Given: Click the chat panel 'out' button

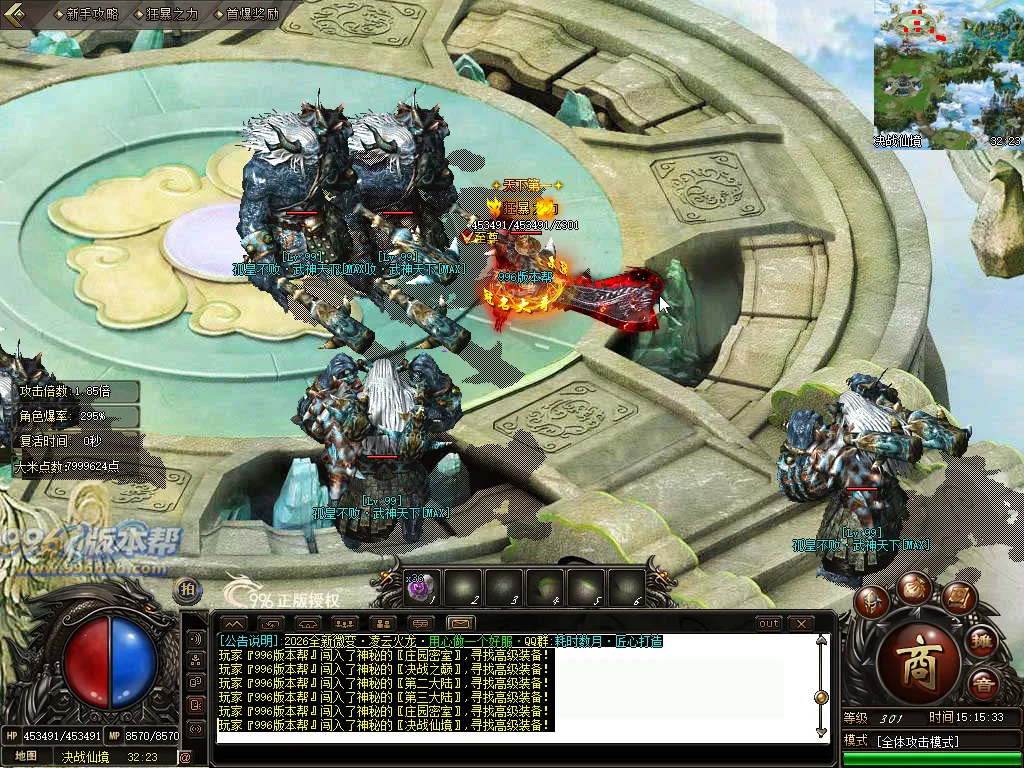Looking at the screenshot, I should coord(768,623).
